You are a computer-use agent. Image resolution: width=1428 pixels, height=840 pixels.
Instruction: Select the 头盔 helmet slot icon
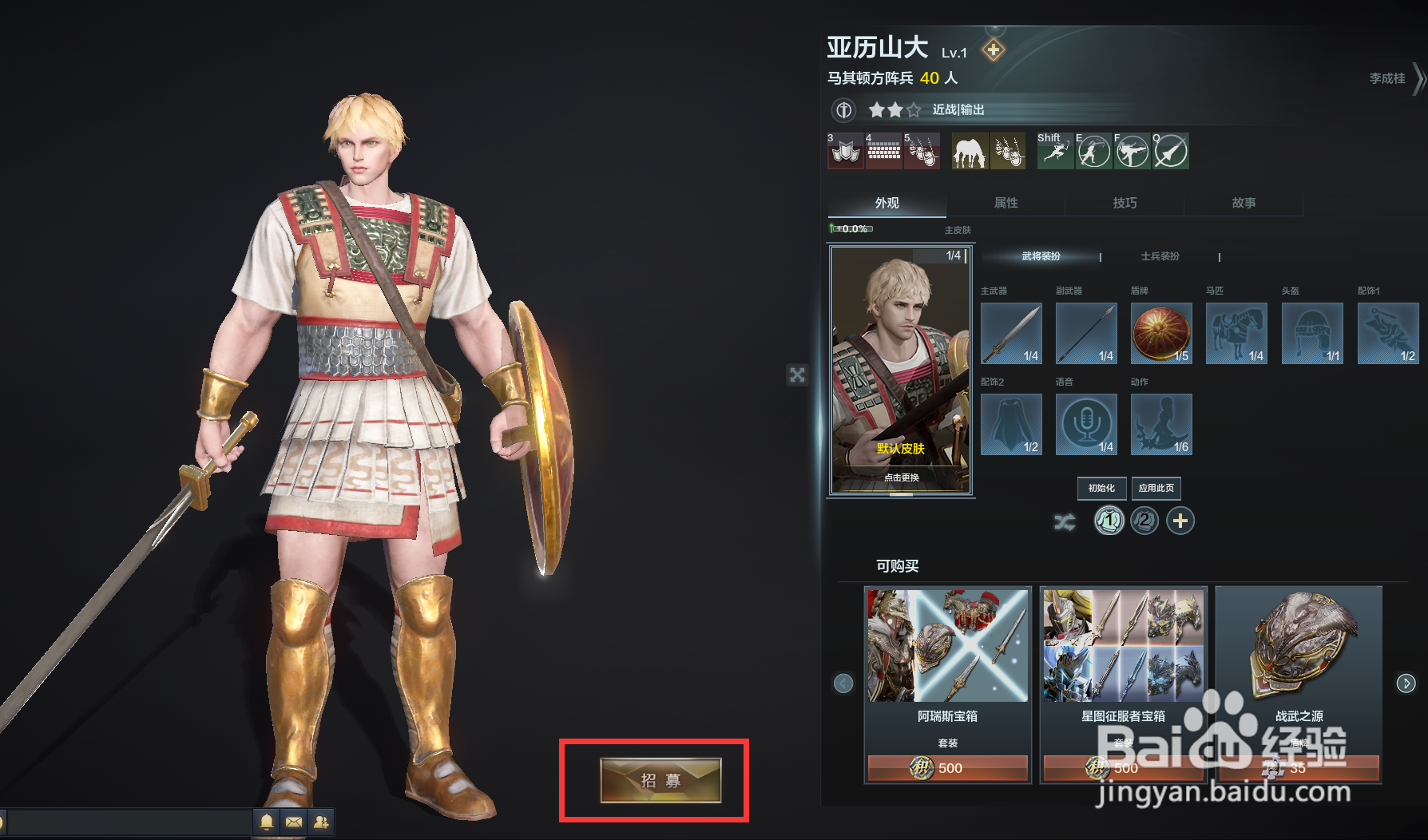tap(1311, 334)
